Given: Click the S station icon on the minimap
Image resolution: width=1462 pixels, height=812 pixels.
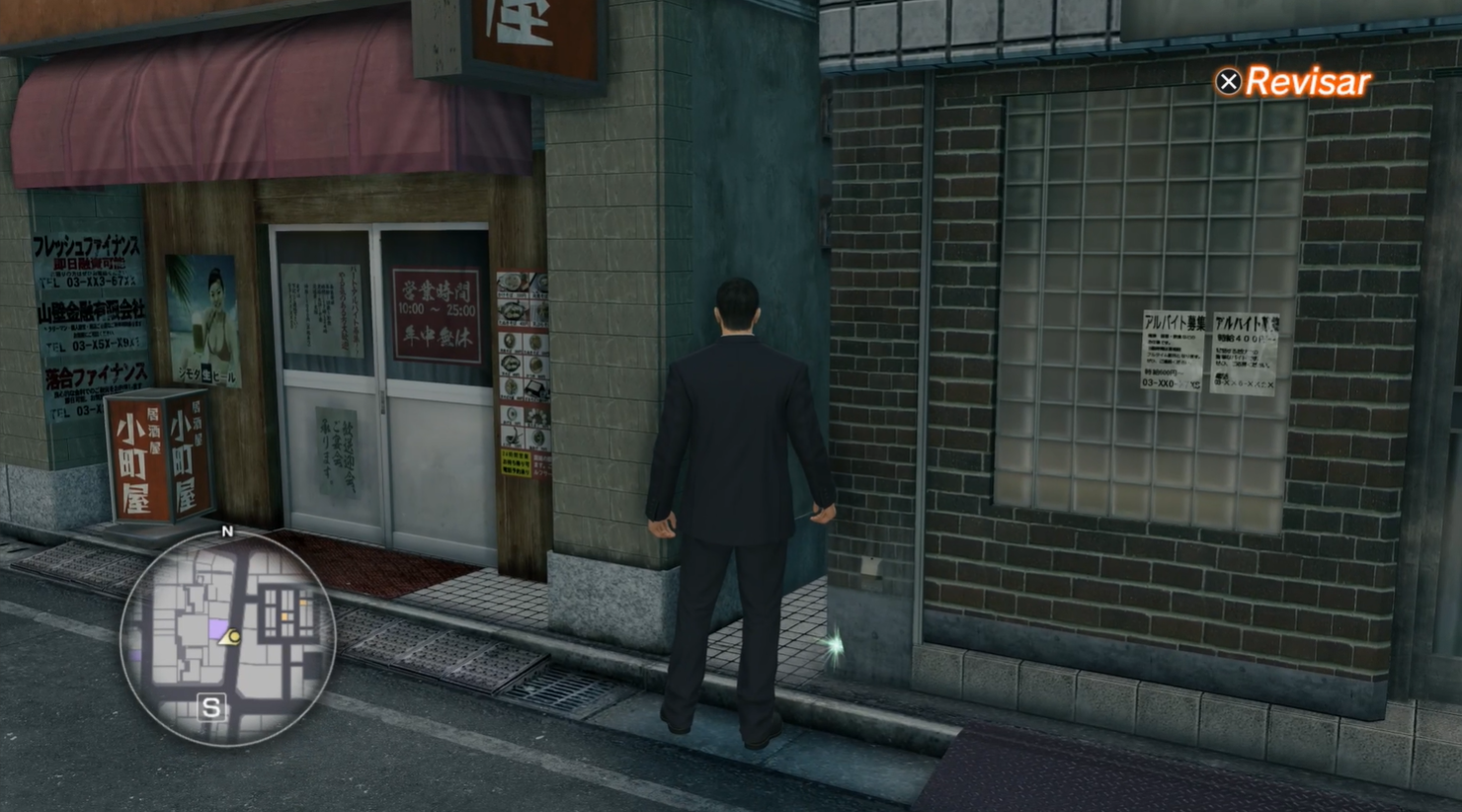Looking at the screenshot, I should pos(209,707).
